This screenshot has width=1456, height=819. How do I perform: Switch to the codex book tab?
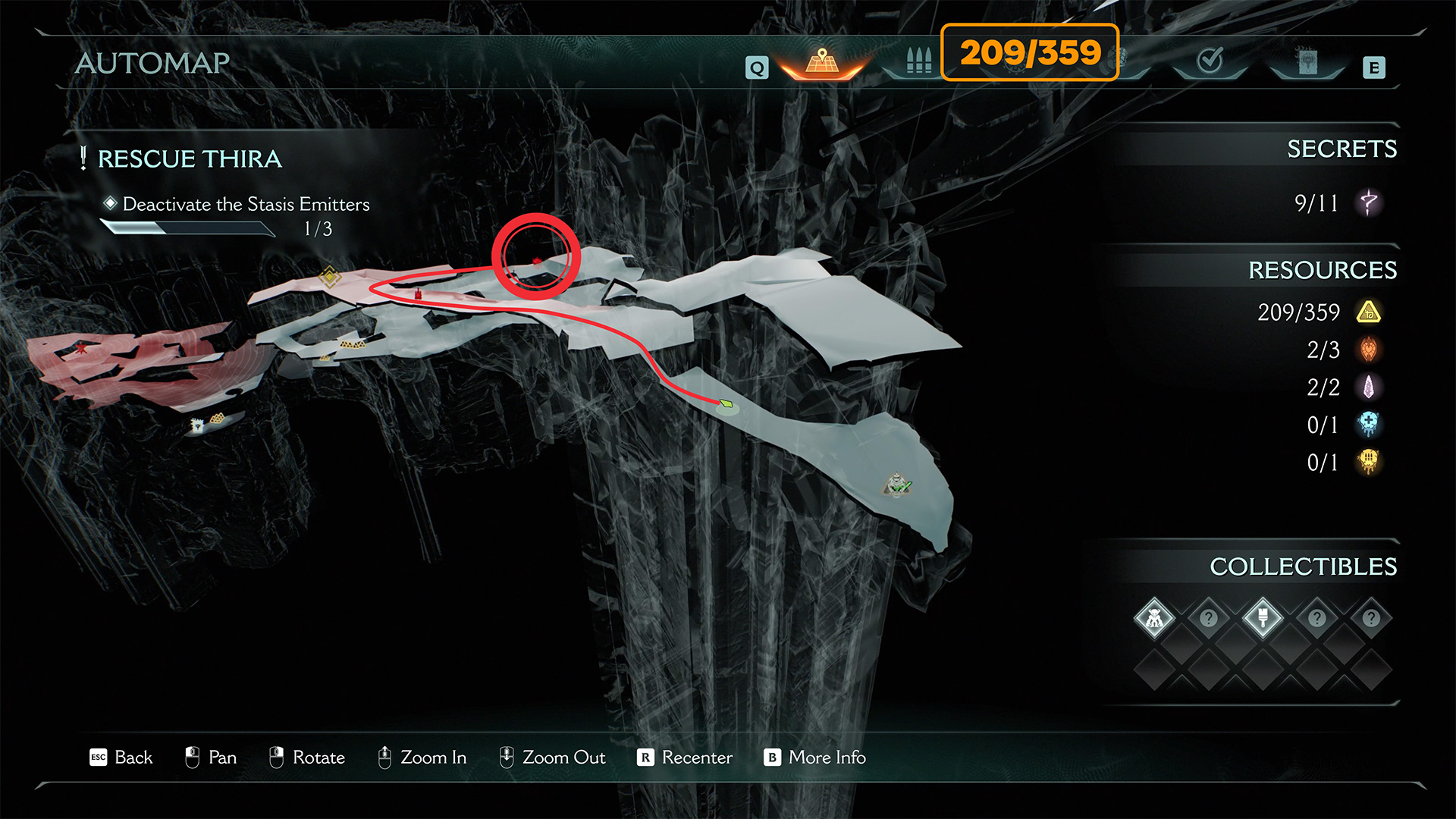click(x=1307, y=61)
